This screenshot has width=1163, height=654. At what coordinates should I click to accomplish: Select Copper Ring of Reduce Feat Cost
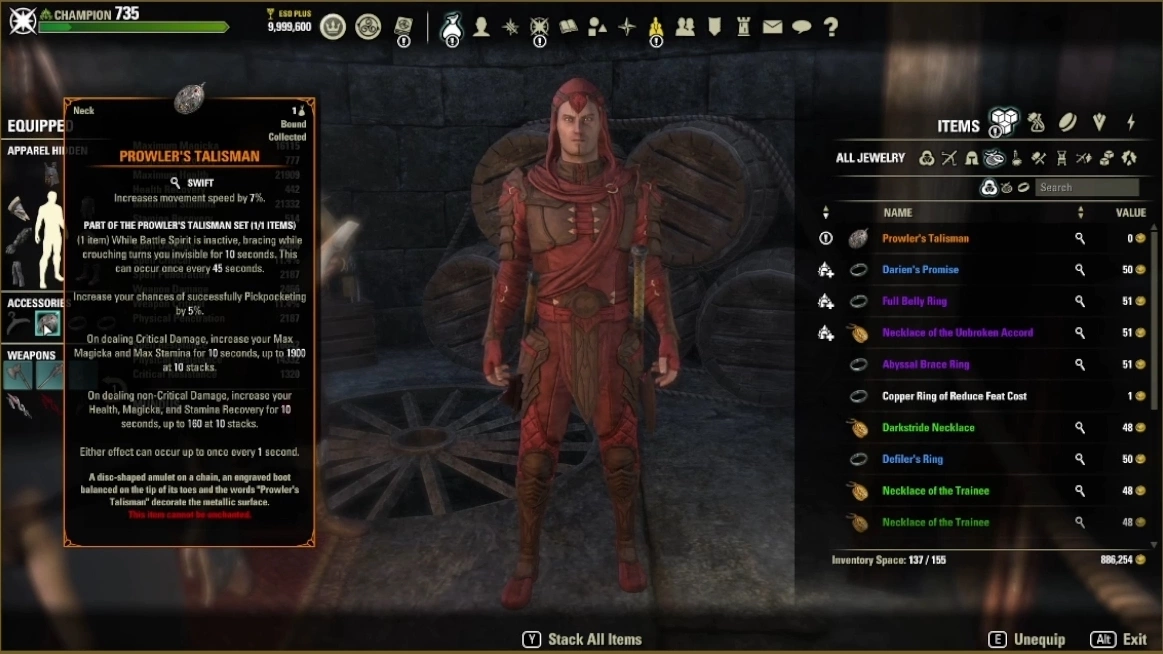point(954,396)
